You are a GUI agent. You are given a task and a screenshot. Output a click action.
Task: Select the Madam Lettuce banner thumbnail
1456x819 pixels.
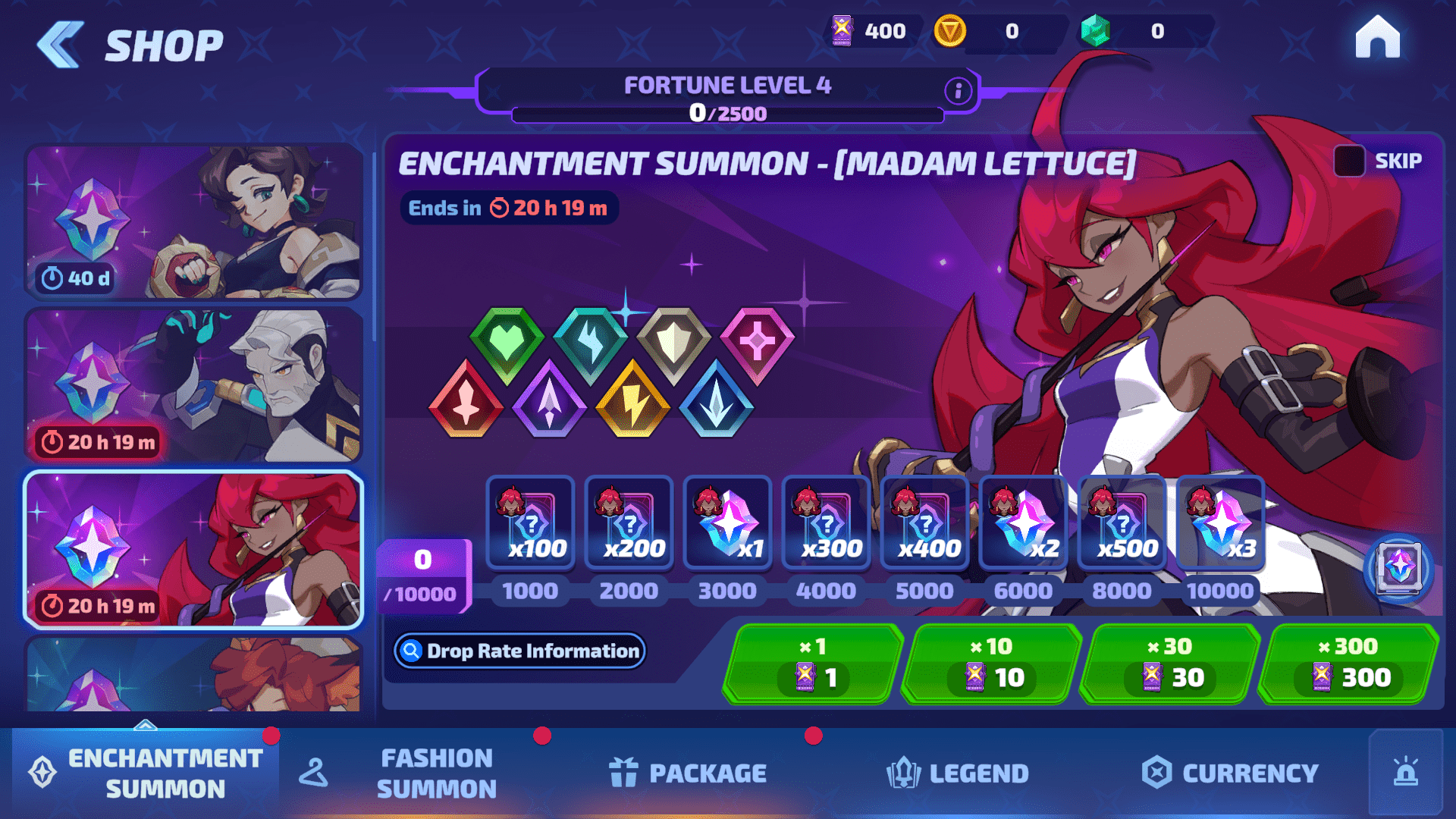[x=194, y=550]
